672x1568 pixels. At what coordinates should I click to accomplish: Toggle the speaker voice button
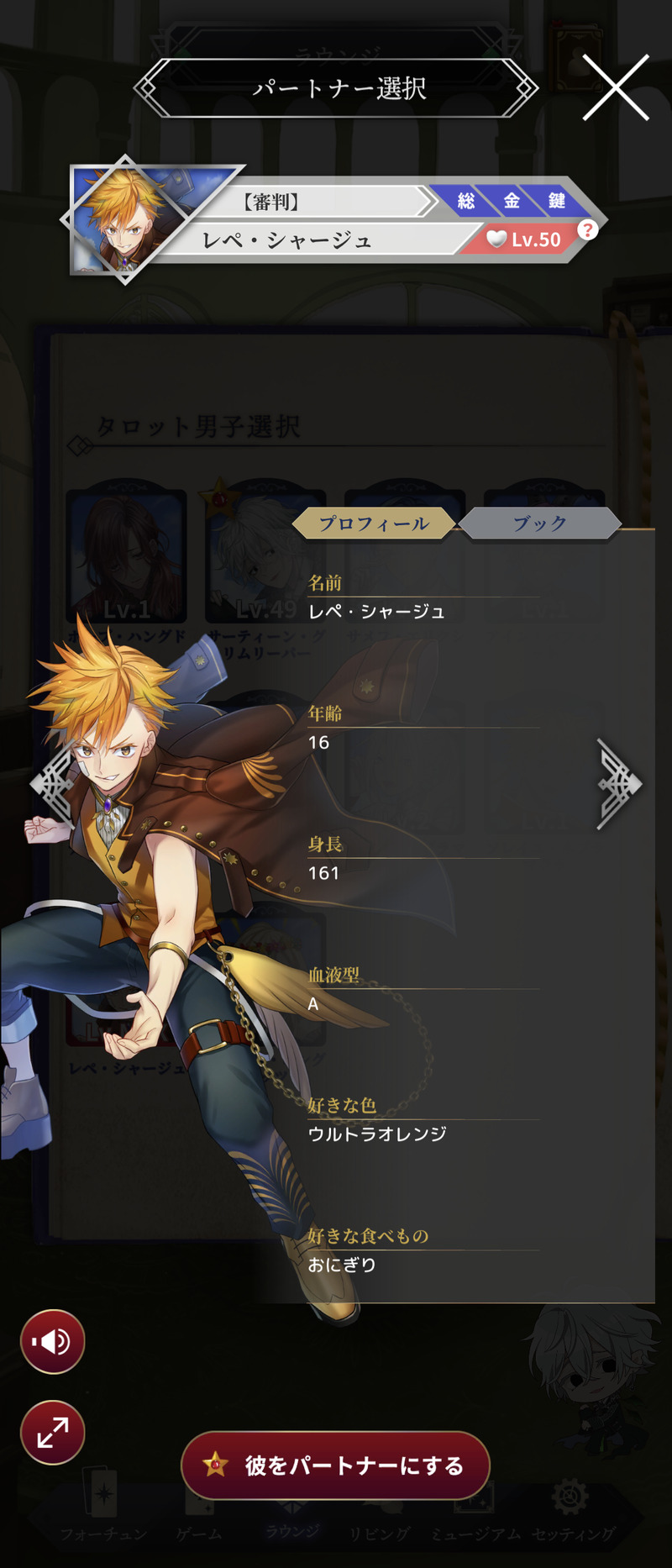(x=52, y=1342)
